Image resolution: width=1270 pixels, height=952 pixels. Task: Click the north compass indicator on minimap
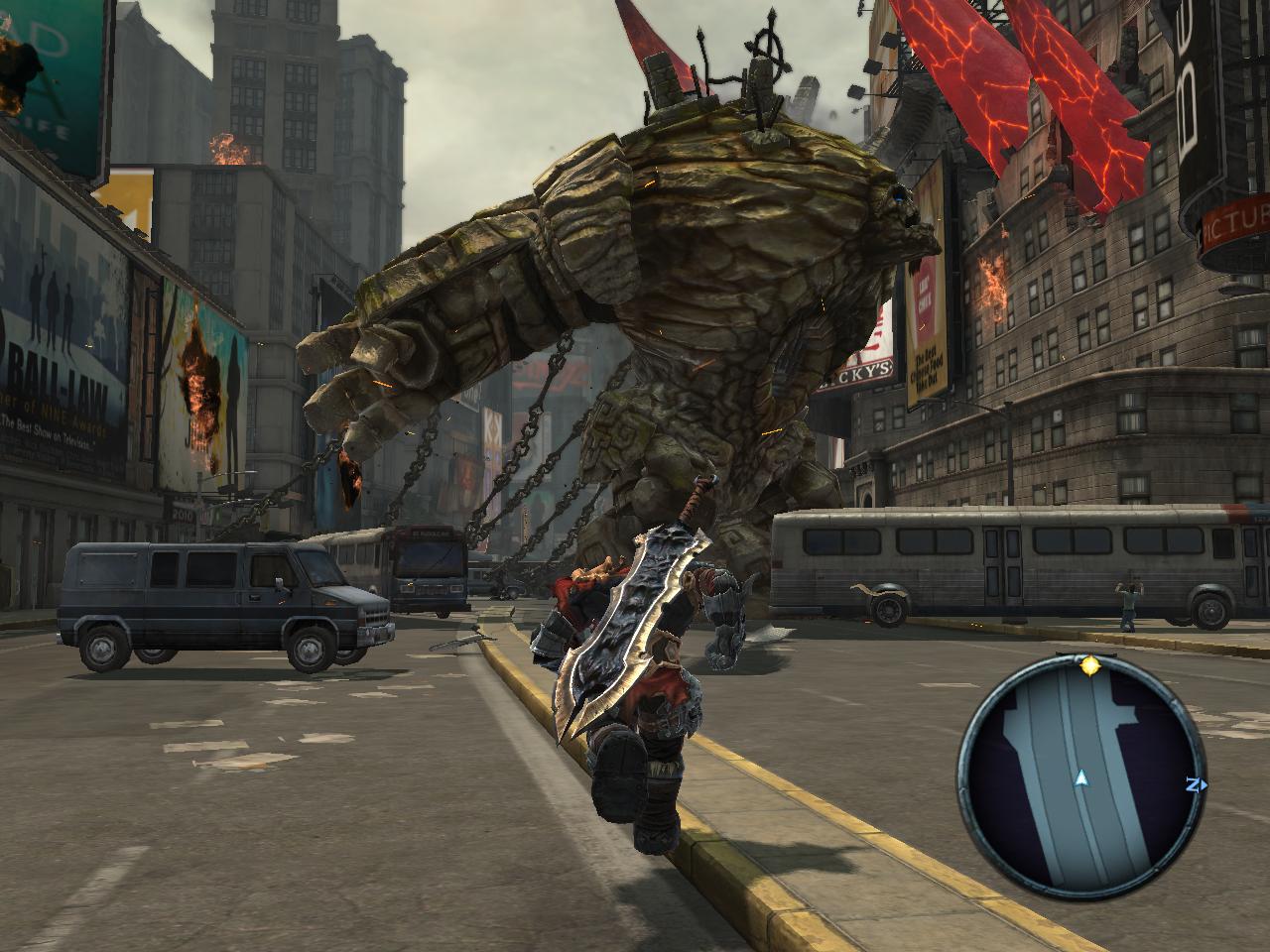pyautogui.click(x=1196, y=784)
